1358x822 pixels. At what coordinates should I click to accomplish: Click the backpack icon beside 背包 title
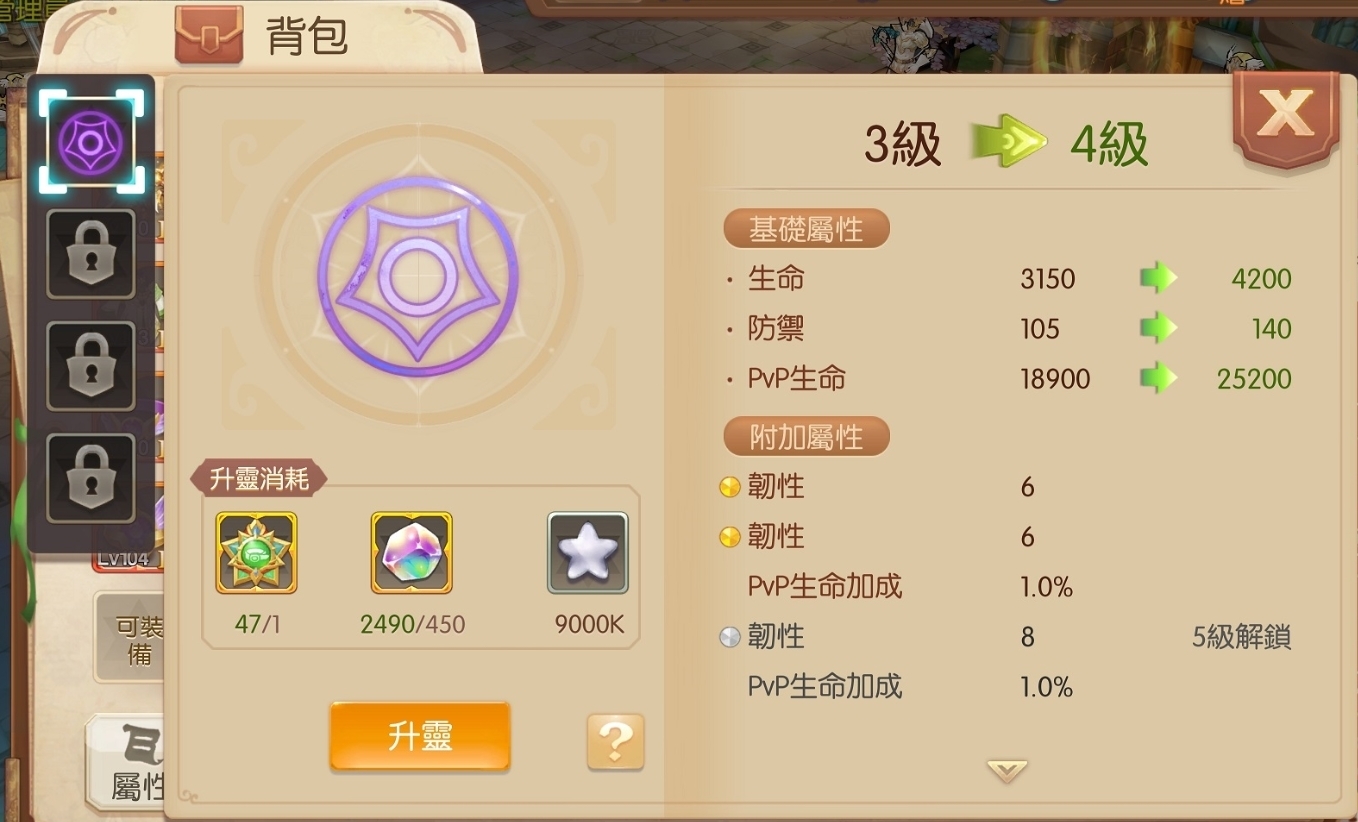(209, 32)
